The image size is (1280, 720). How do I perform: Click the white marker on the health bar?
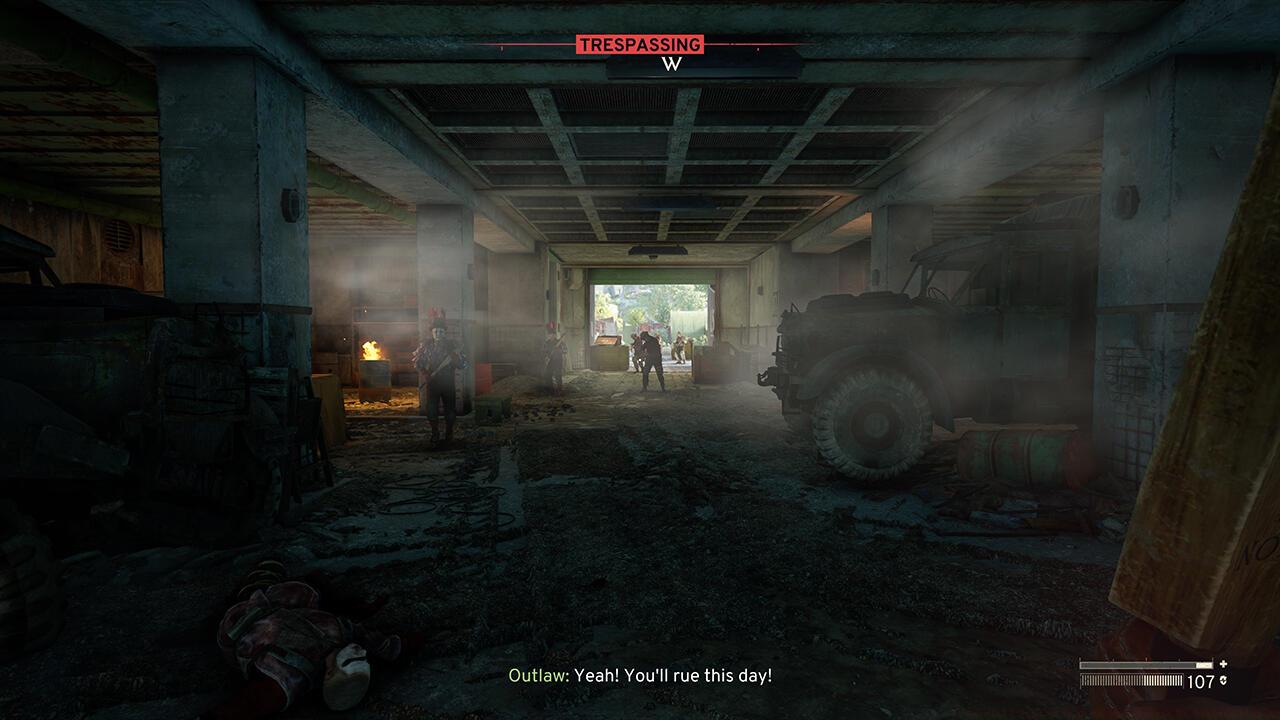pyautogui.click(x=1205, y=664)
